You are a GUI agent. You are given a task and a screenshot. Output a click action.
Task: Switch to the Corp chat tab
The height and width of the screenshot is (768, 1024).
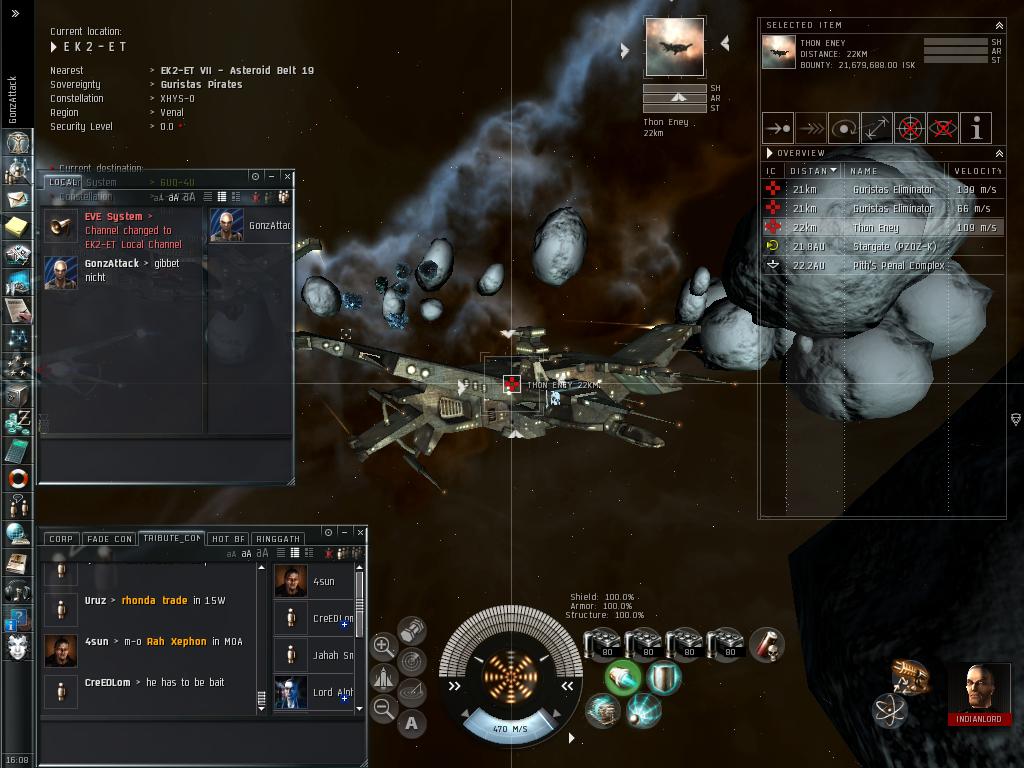coord(61,539)
